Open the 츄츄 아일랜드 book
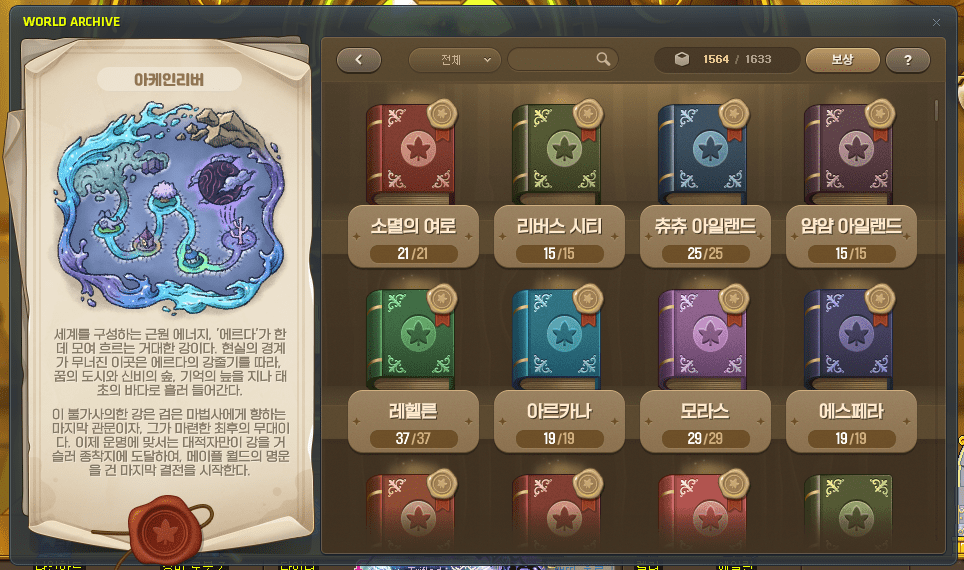This screenshot has height=570, width=964. pos(703,154)
